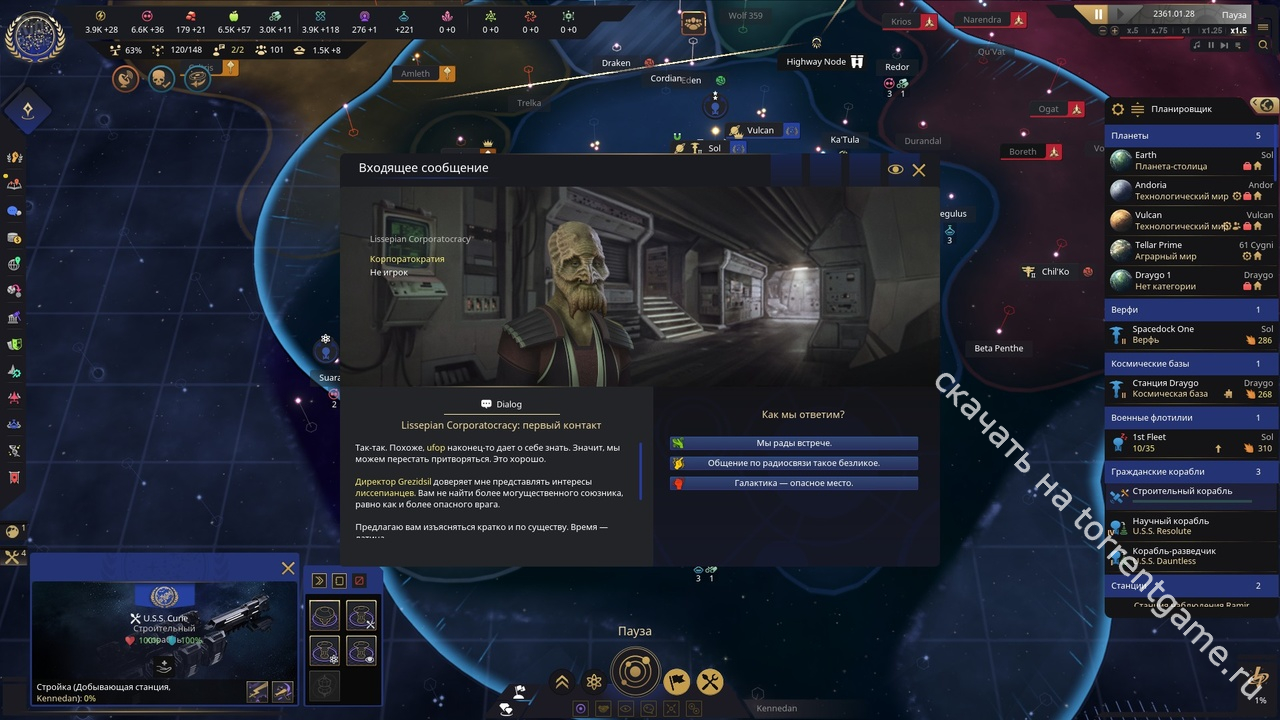Answer with "Галактика — опасное место."
The width and height of the screenshot is (1280, 720).
tap(794, 483)
